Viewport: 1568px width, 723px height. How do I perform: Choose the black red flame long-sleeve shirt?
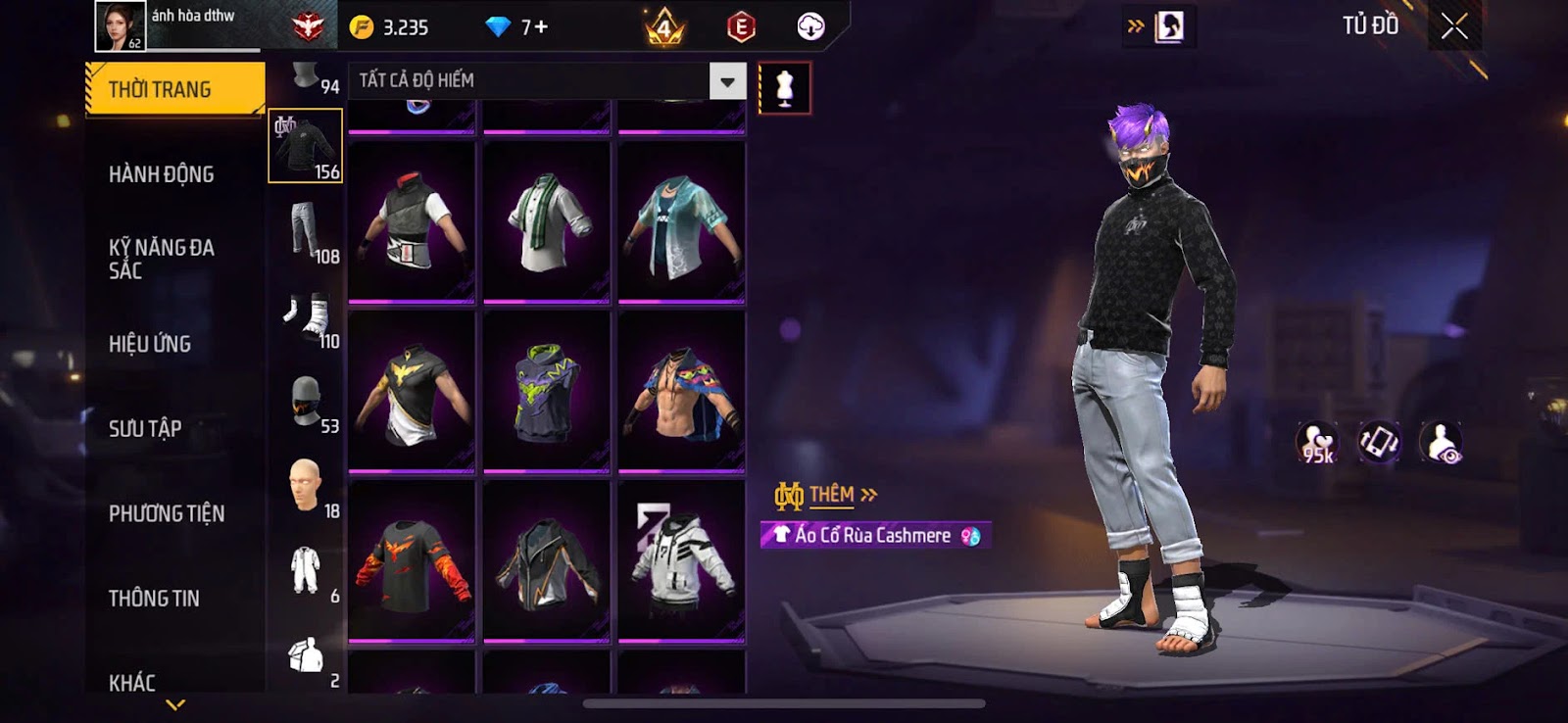tap(412, 561)
